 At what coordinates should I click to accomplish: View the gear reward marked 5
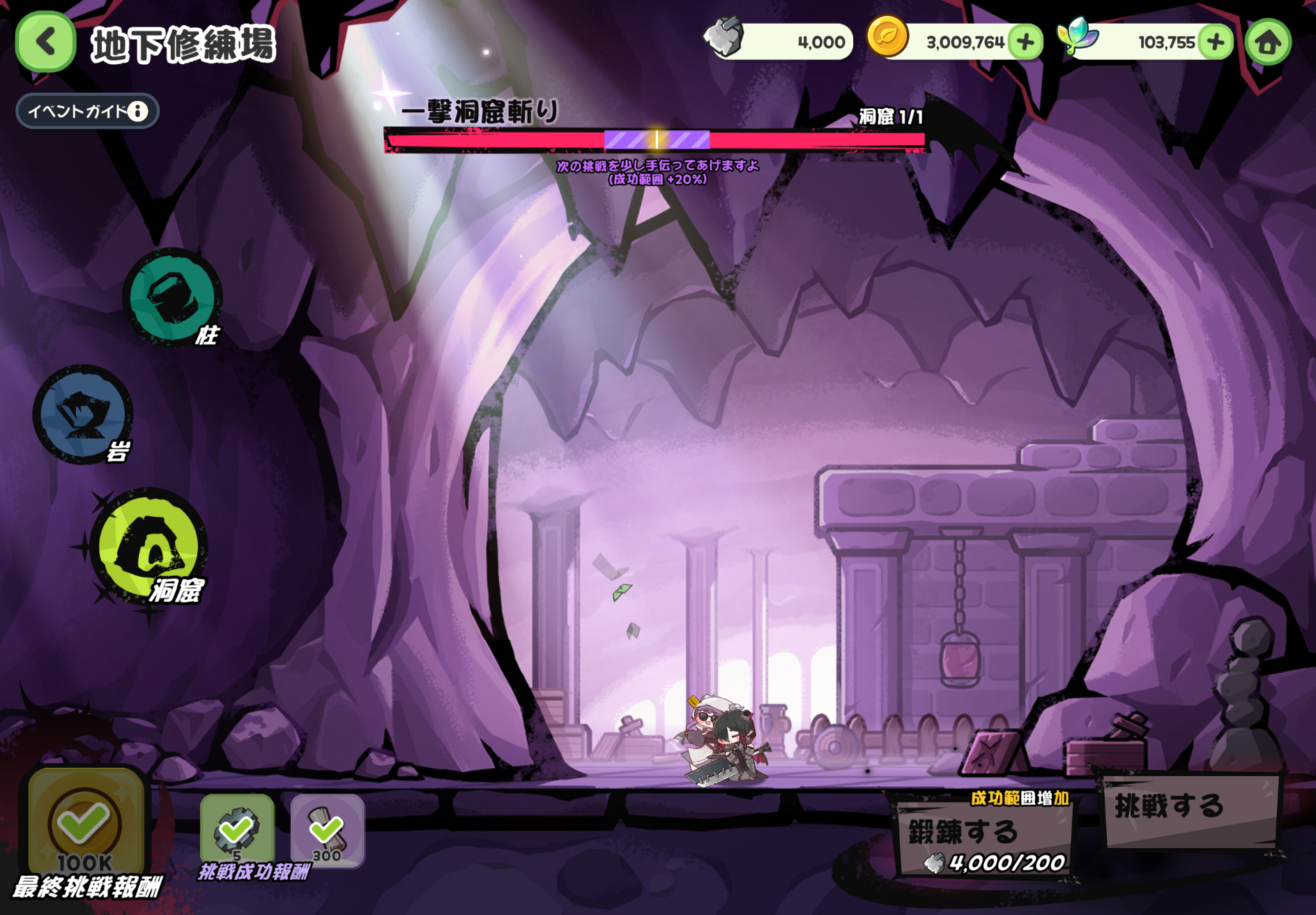point(237,830)
